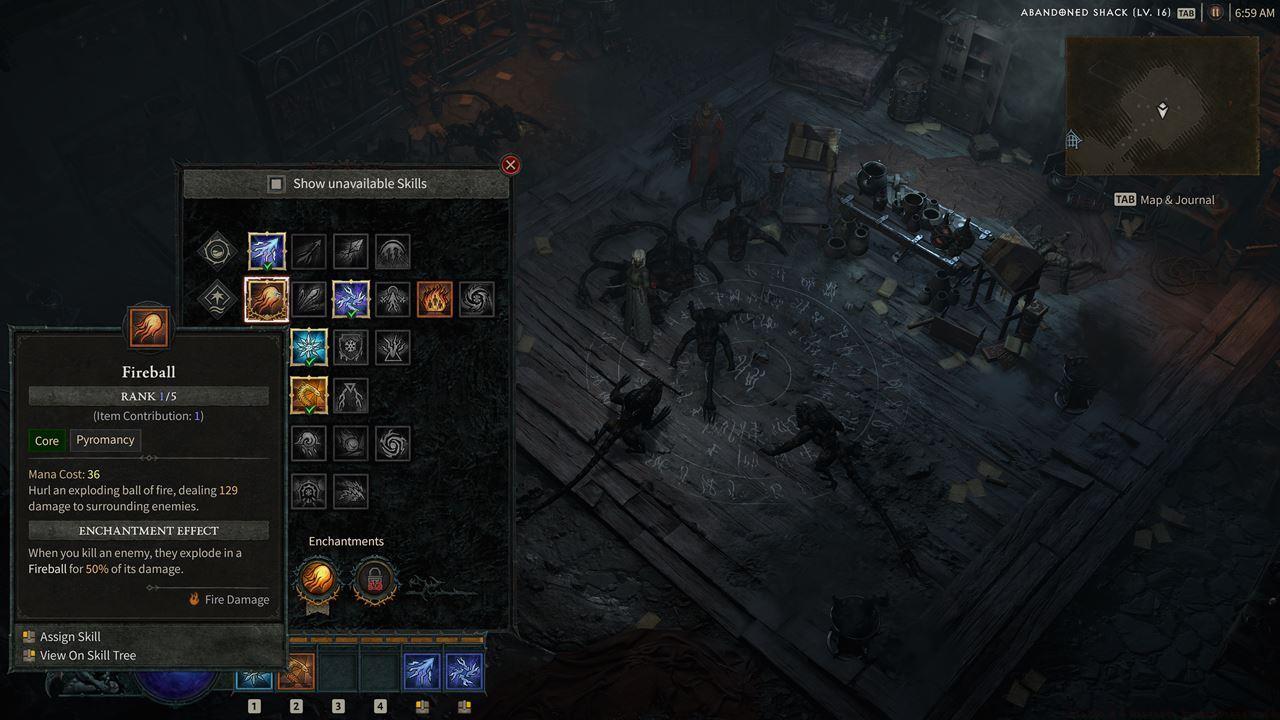Pick the orange flame Incinerate skill
This screenshot has width=1280, height=720.
pyautogui.click(x=435, y=299)
